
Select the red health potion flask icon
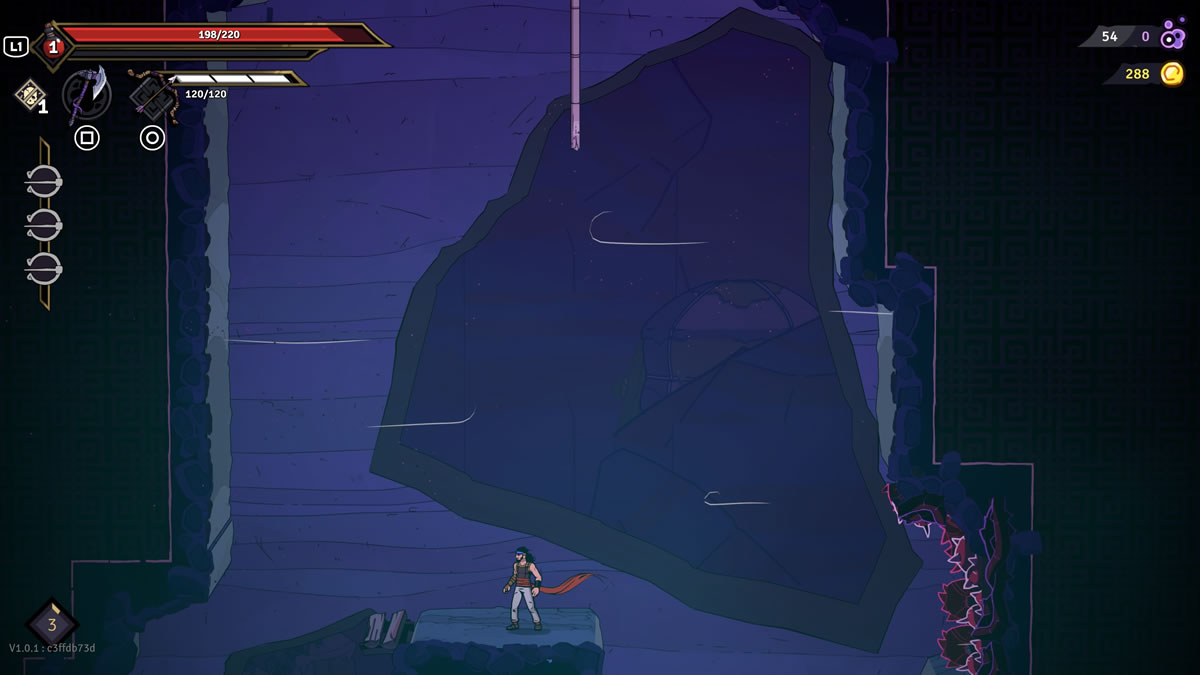click(x=51, y=46)
